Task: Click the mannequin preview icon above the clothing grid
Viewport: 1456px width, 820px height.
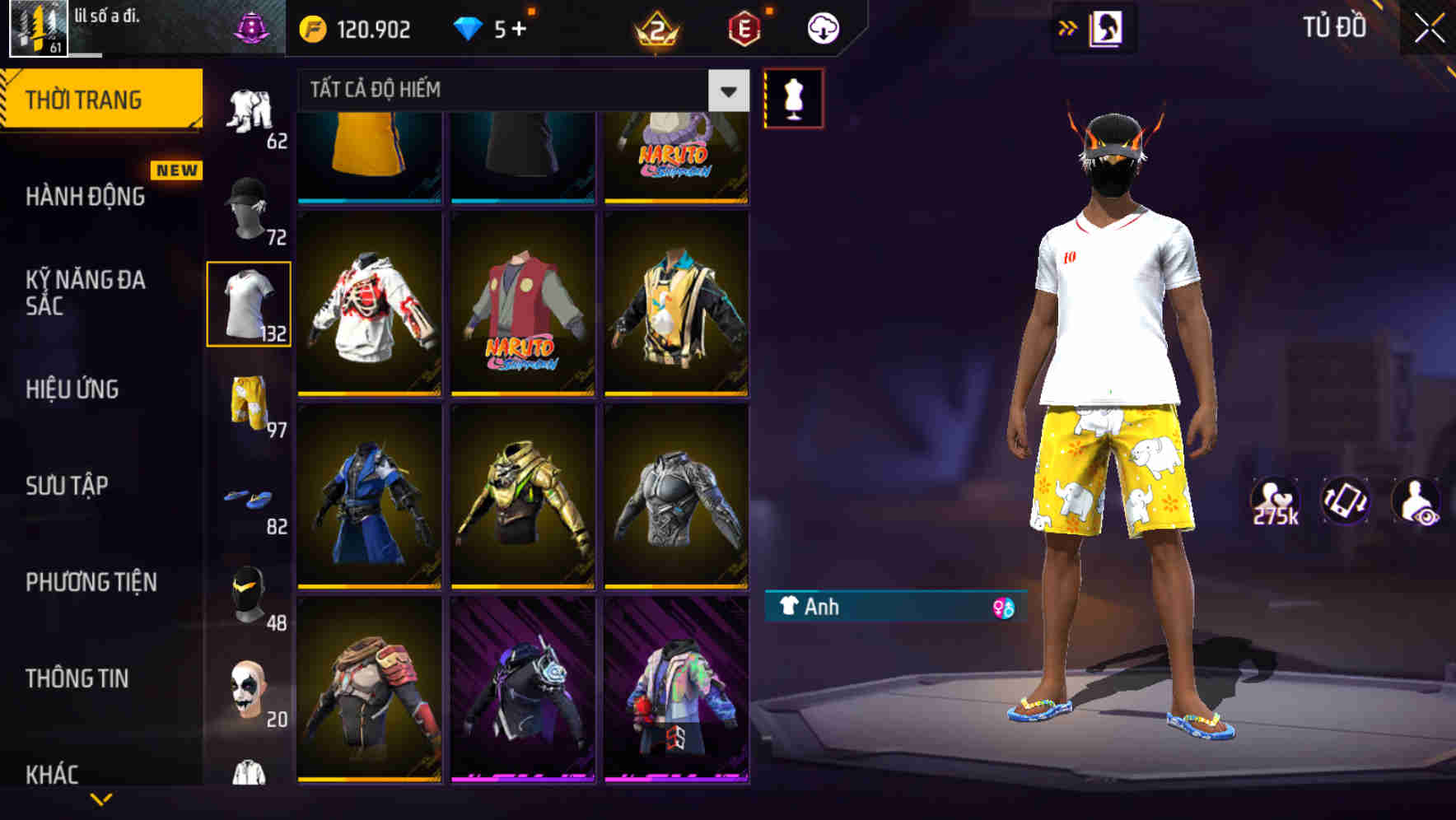Action: 795,96
